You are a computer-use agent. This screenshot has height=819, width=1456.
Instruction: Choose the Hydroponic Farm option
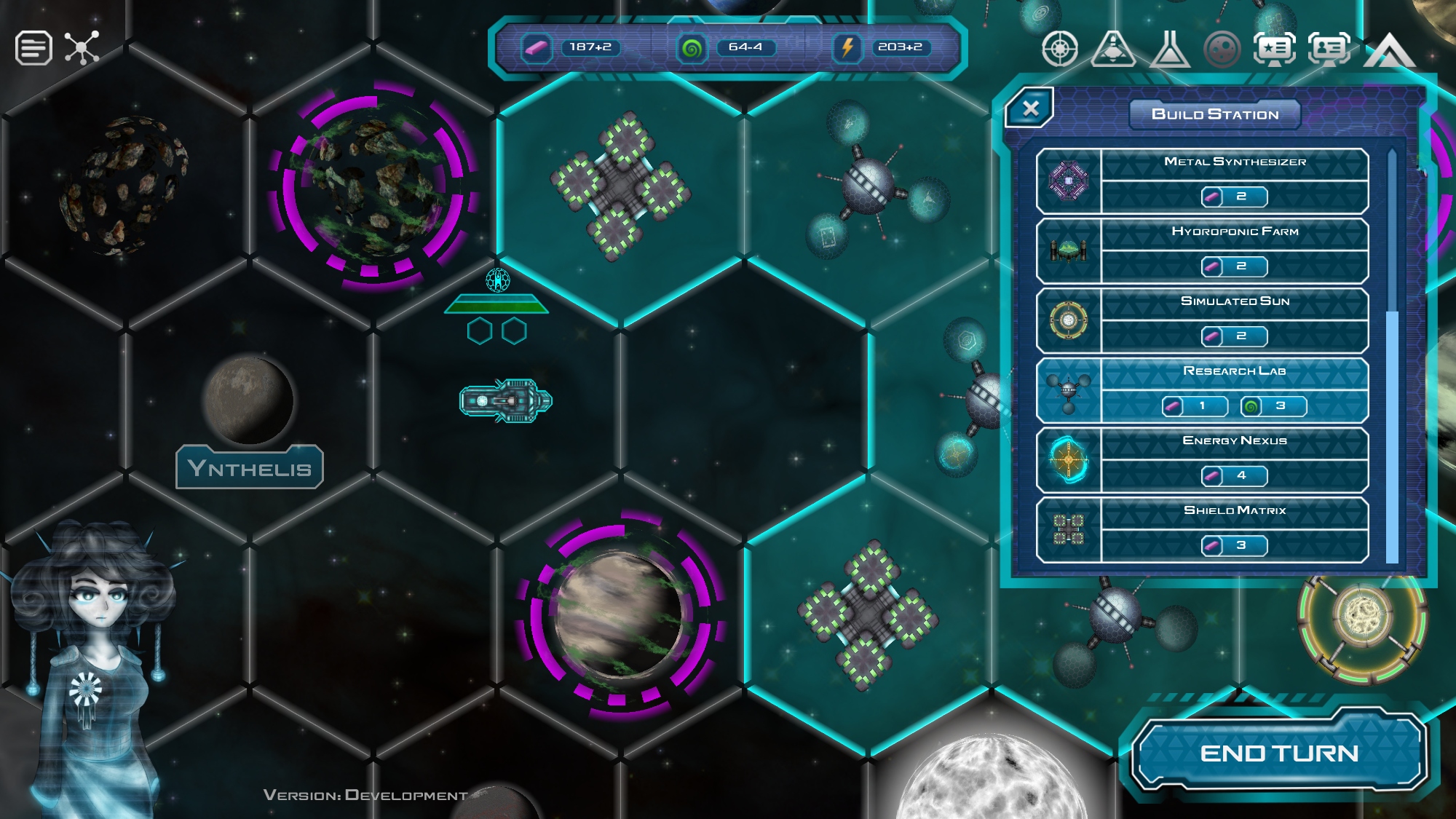[x=1202, y=250]
